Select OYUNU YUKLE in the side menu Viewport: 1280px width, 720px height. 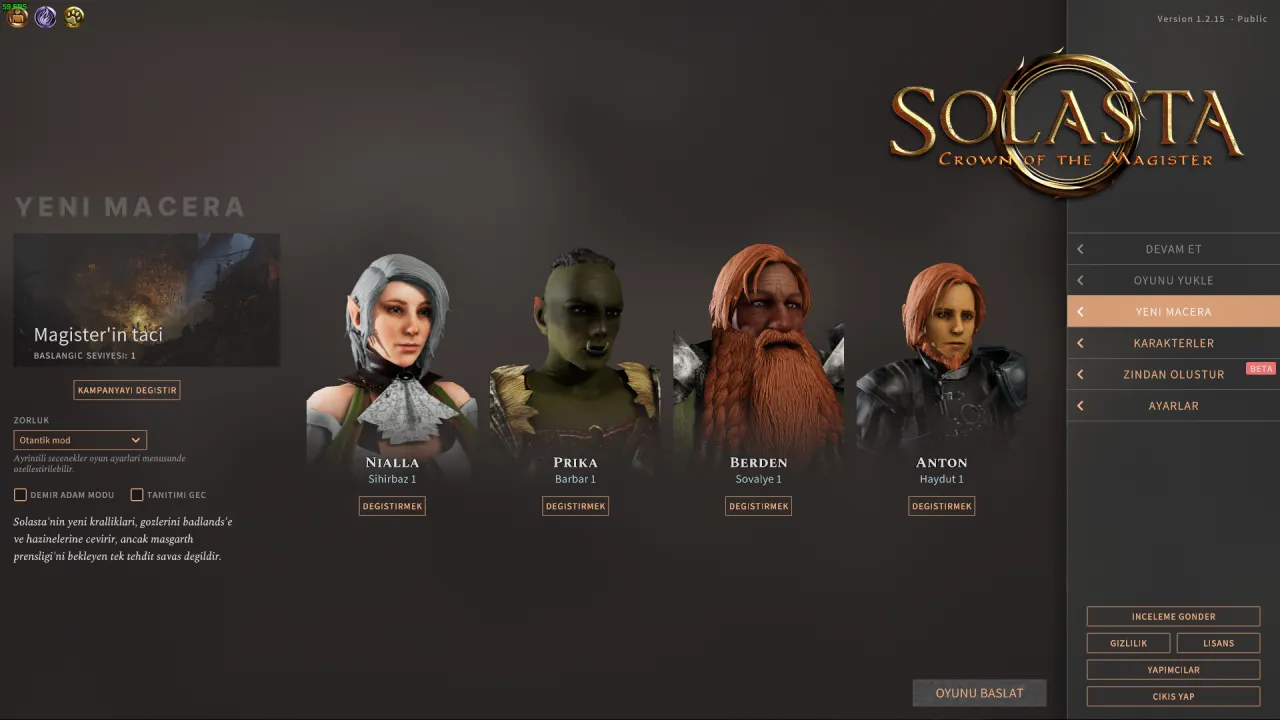[x=1173, y=280]
